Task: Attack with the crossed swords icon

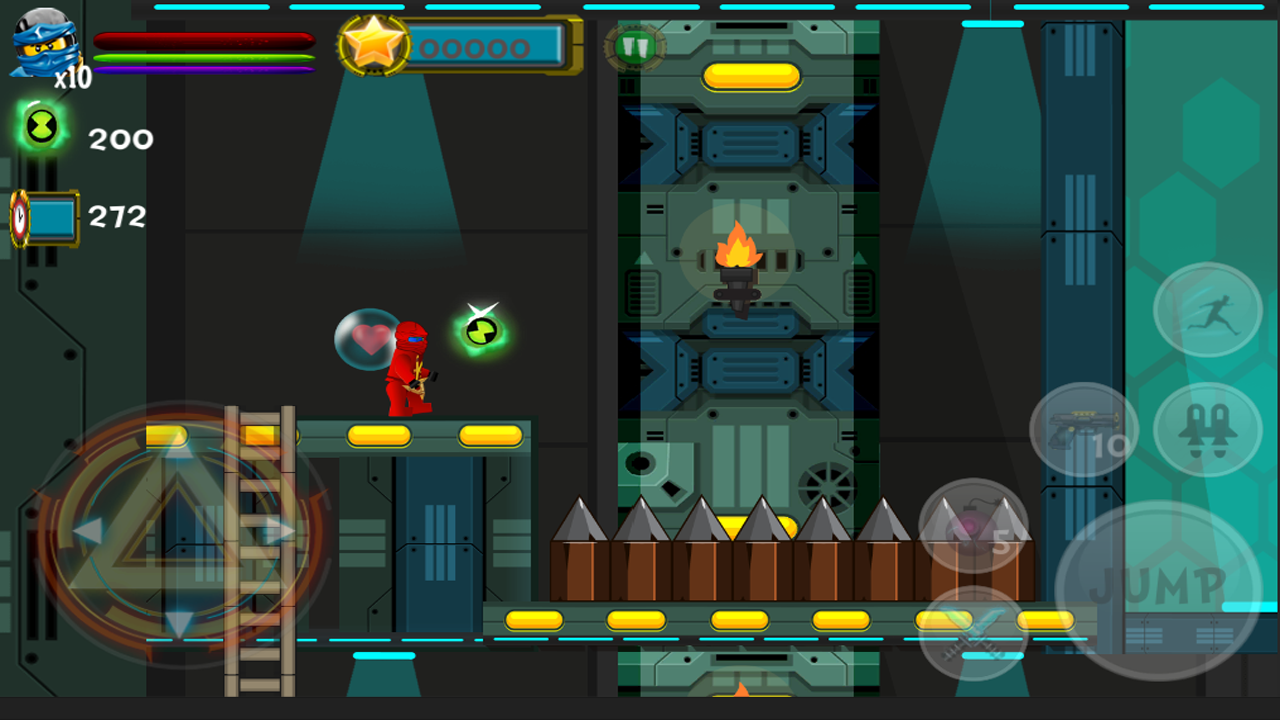Action: pyautogui.click(x=972, y=630)
